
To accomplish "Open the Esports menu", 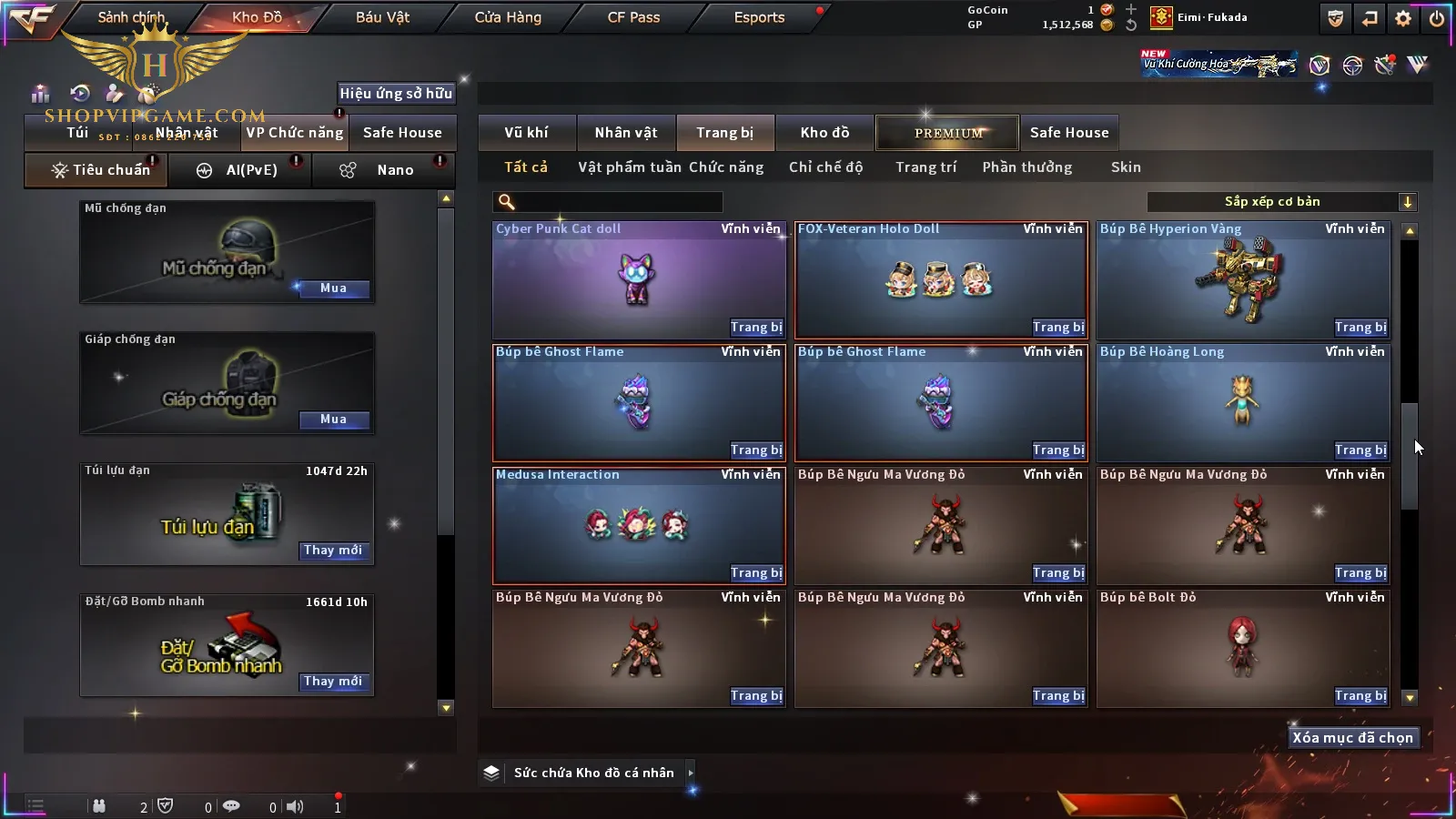I will click(x=759, y=17).
